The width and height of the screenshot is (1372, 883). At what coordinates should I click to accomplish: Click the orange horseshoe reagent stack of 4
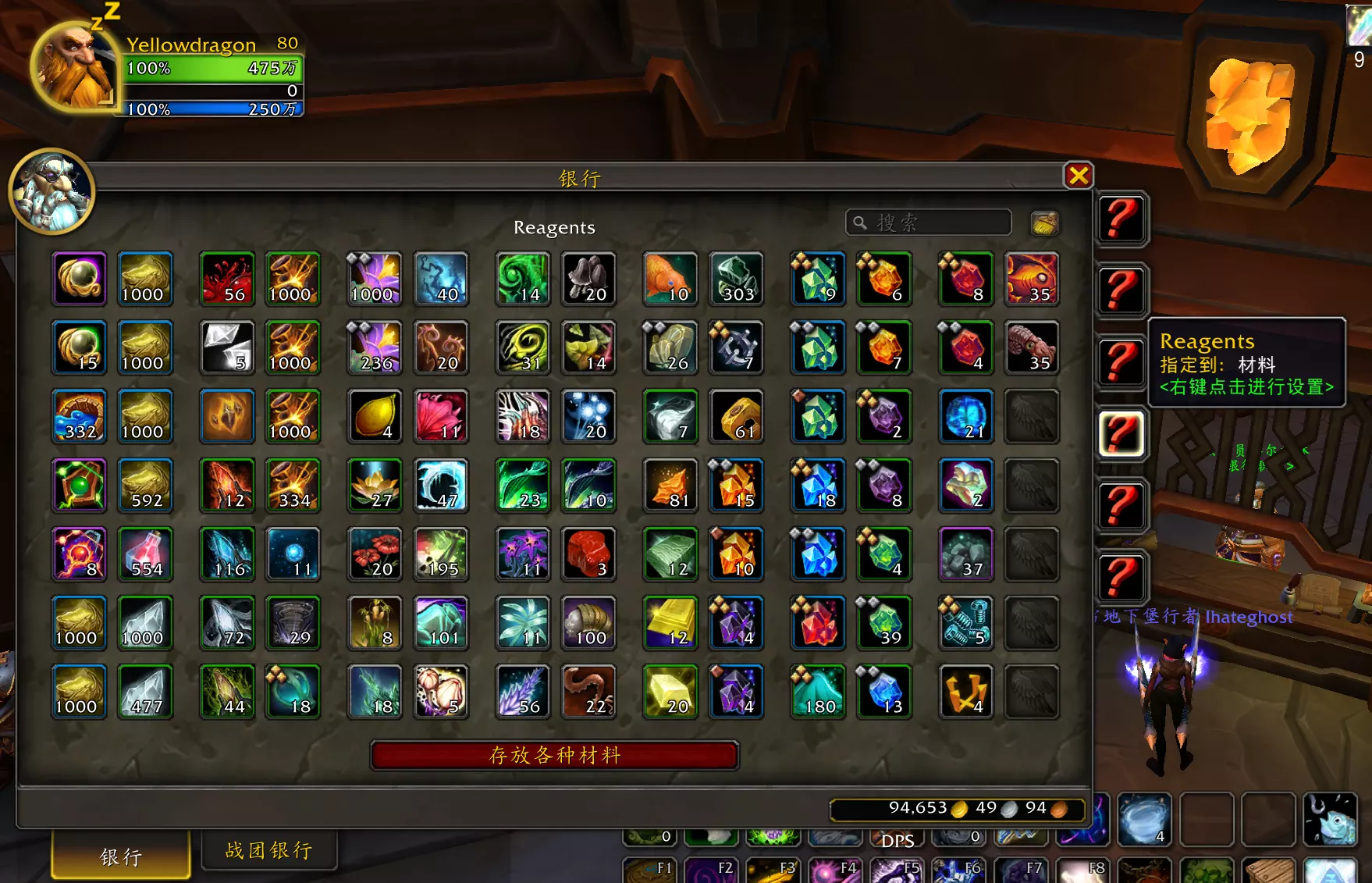966,691
